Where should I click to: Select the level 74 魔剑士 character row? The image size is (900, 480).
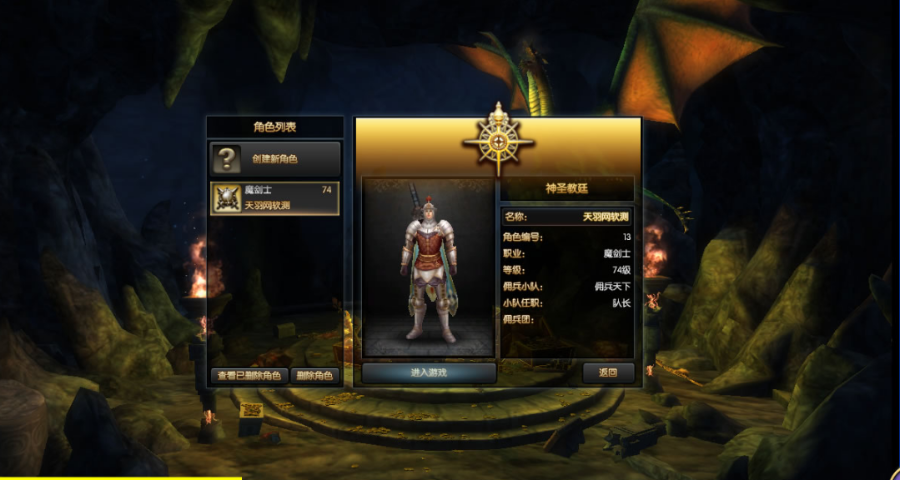click(275, 198)
